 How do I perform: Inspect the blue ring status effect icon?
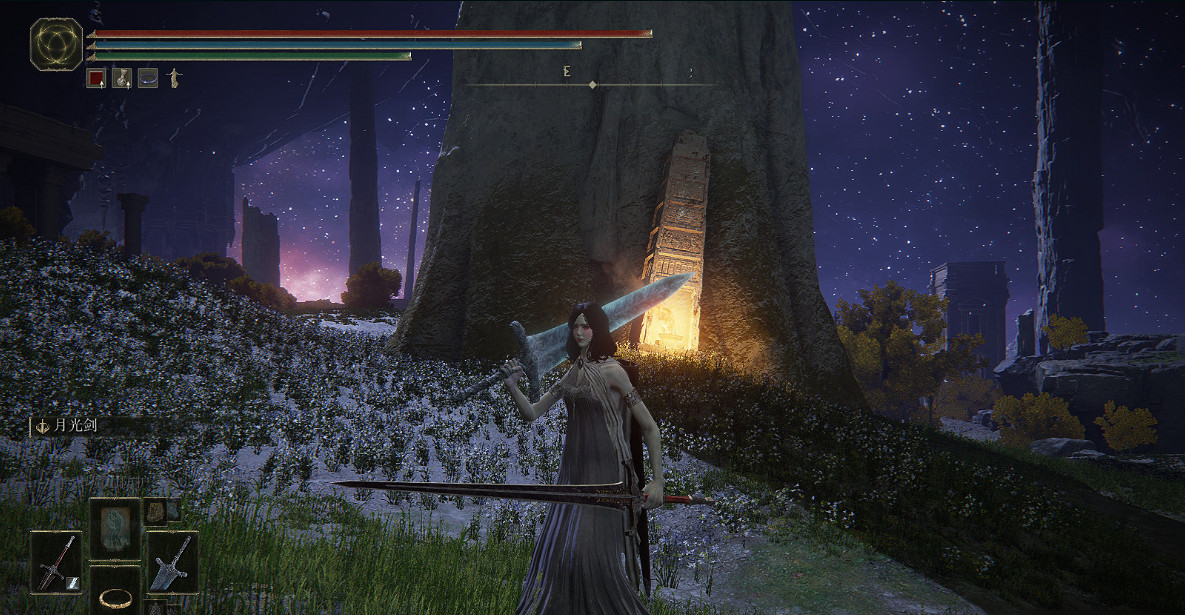148,77
